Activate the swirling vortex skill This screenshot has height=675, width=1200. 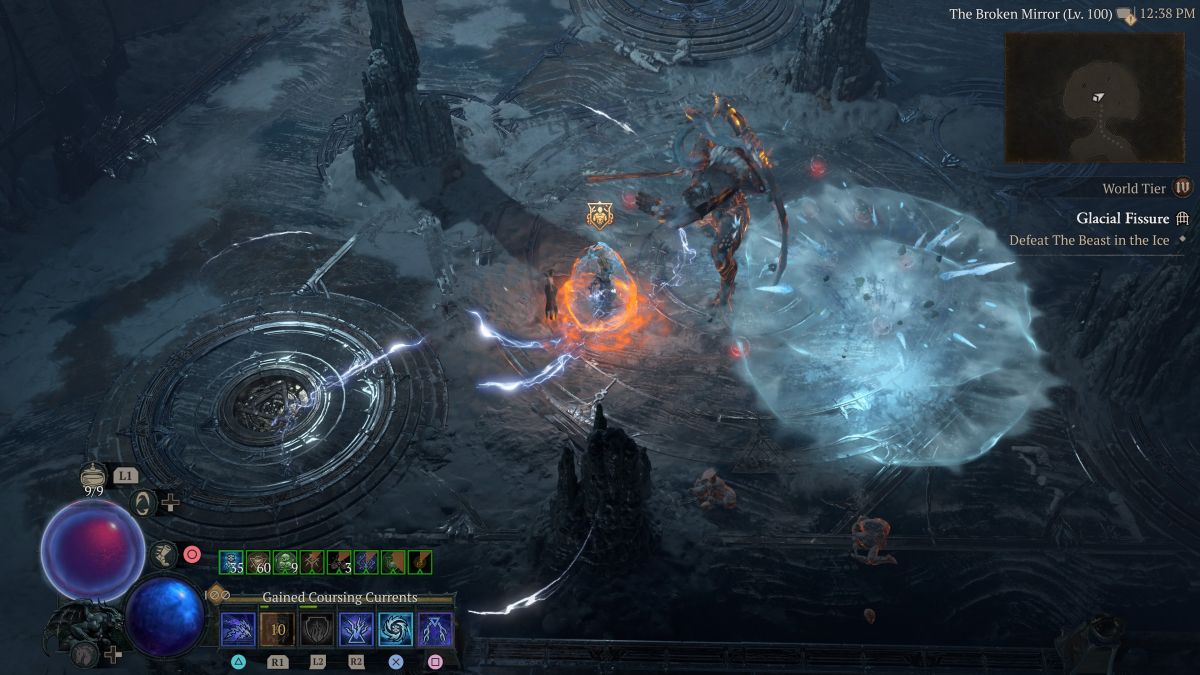pyautogui.click(x=395, y=630)
